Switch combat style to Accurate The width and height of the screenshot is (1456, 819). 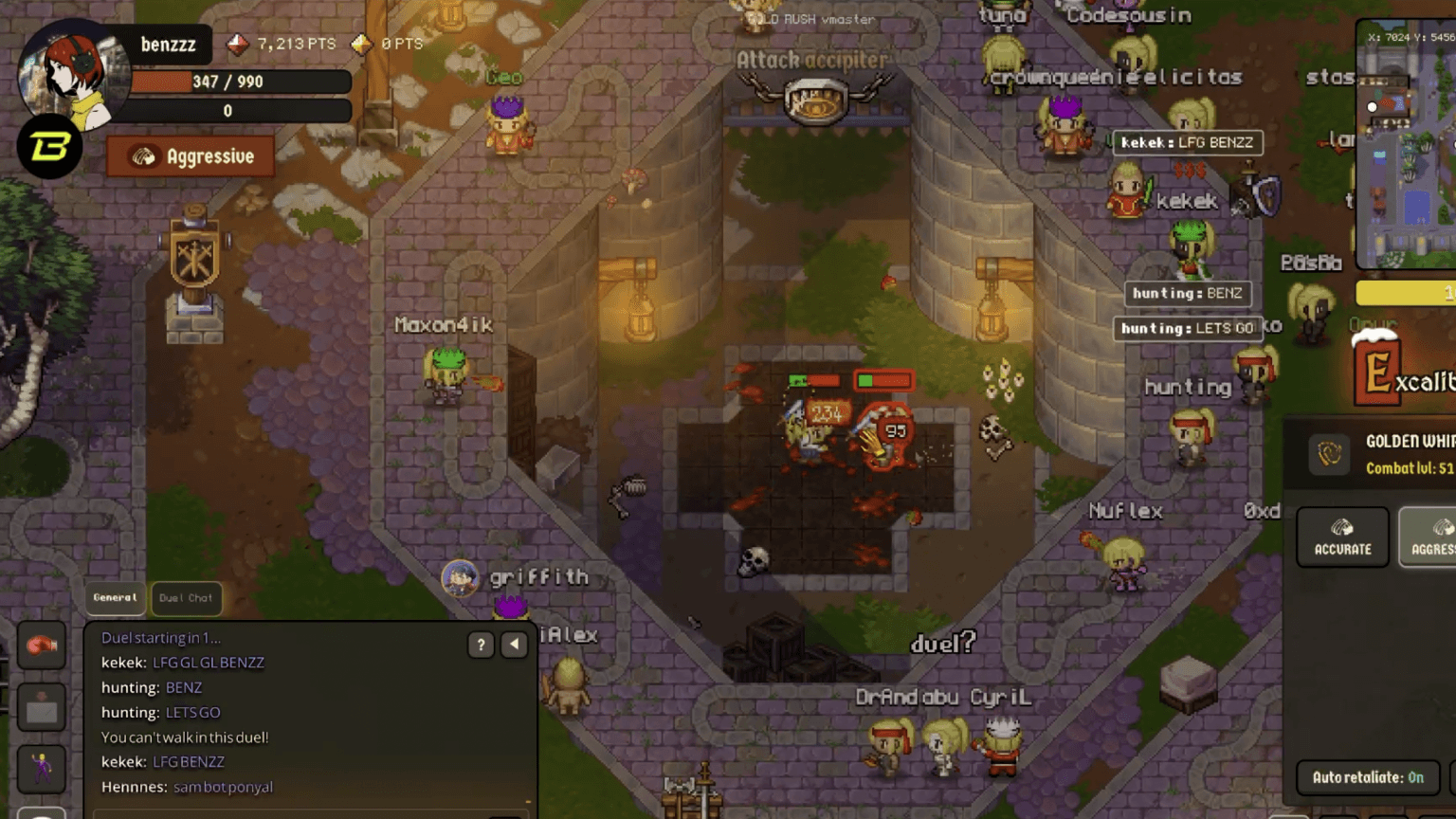(1342, 537)
